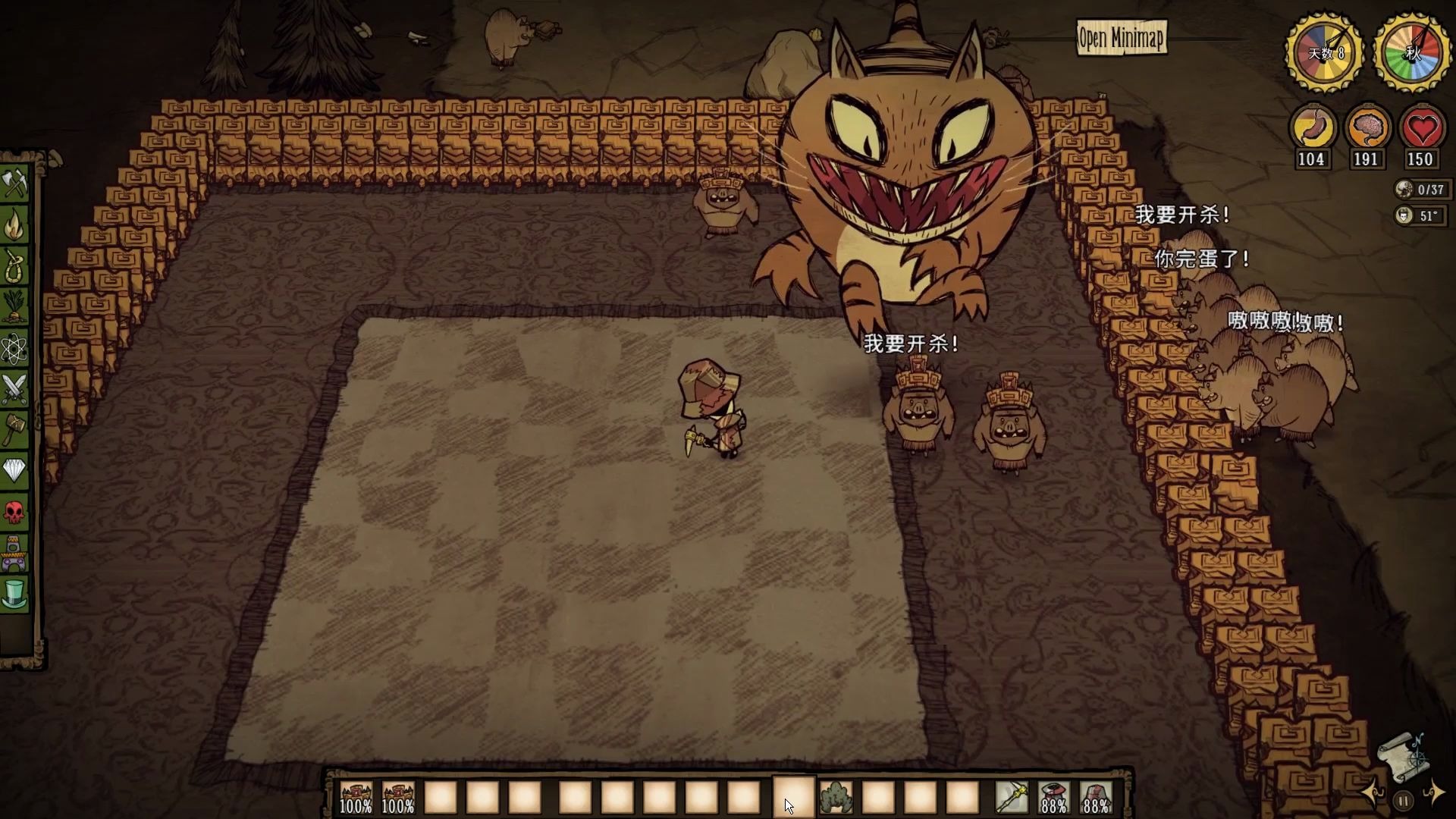
Task: Switch to the Food farming tab
Action: click(14, 307)
